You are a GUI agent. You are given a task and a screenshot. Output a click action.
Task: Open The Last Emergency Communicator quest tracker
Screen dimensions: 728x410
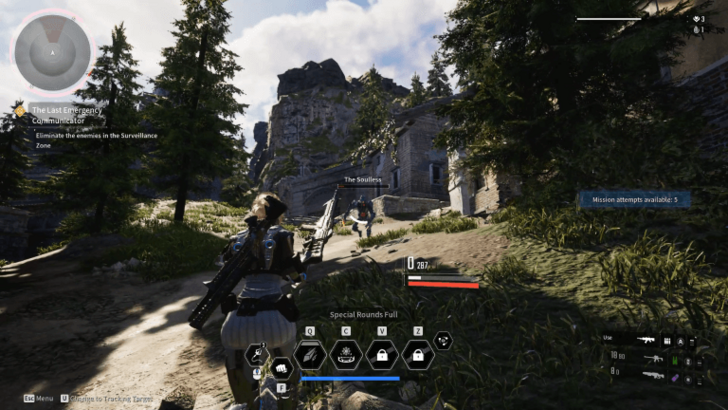point(66,114)
